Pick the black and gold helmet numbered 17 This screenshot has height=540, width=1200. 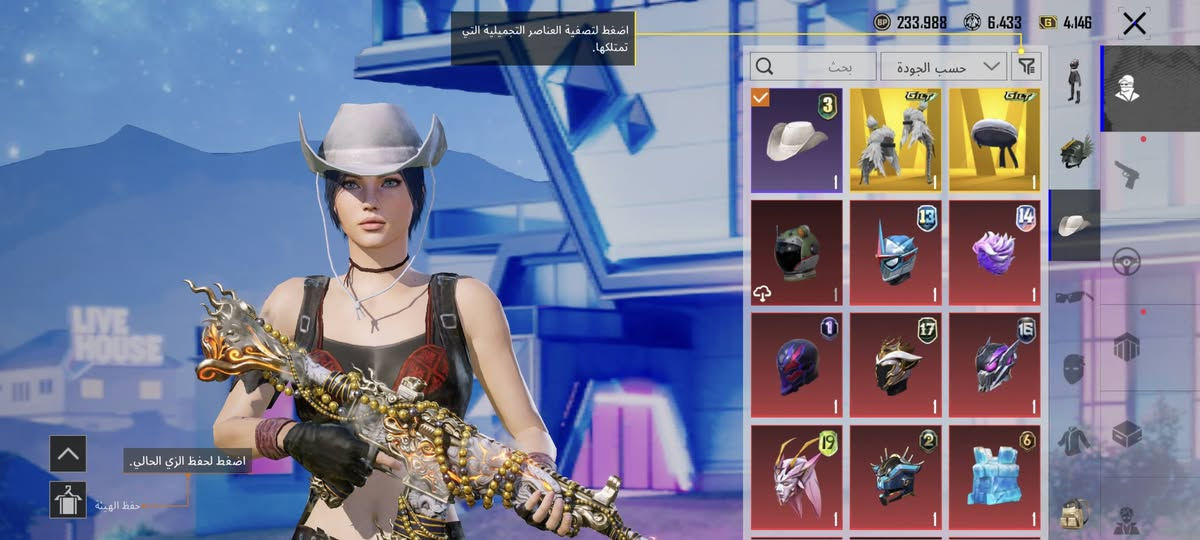point(895,365)
